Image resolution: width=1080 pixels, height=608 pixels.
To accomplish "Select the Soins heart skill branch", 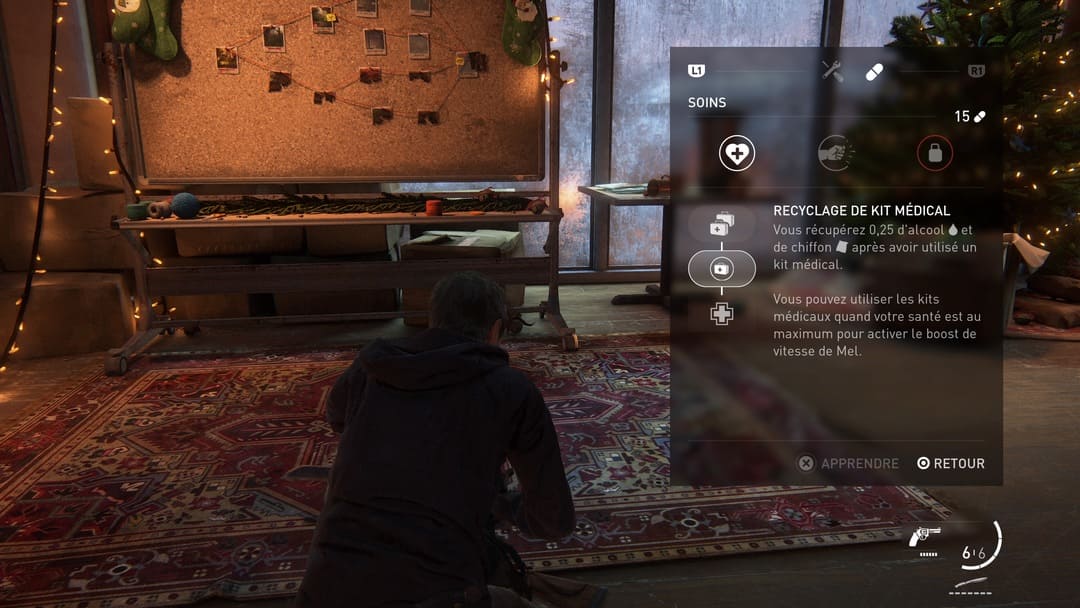I will (x=737, y=153).
